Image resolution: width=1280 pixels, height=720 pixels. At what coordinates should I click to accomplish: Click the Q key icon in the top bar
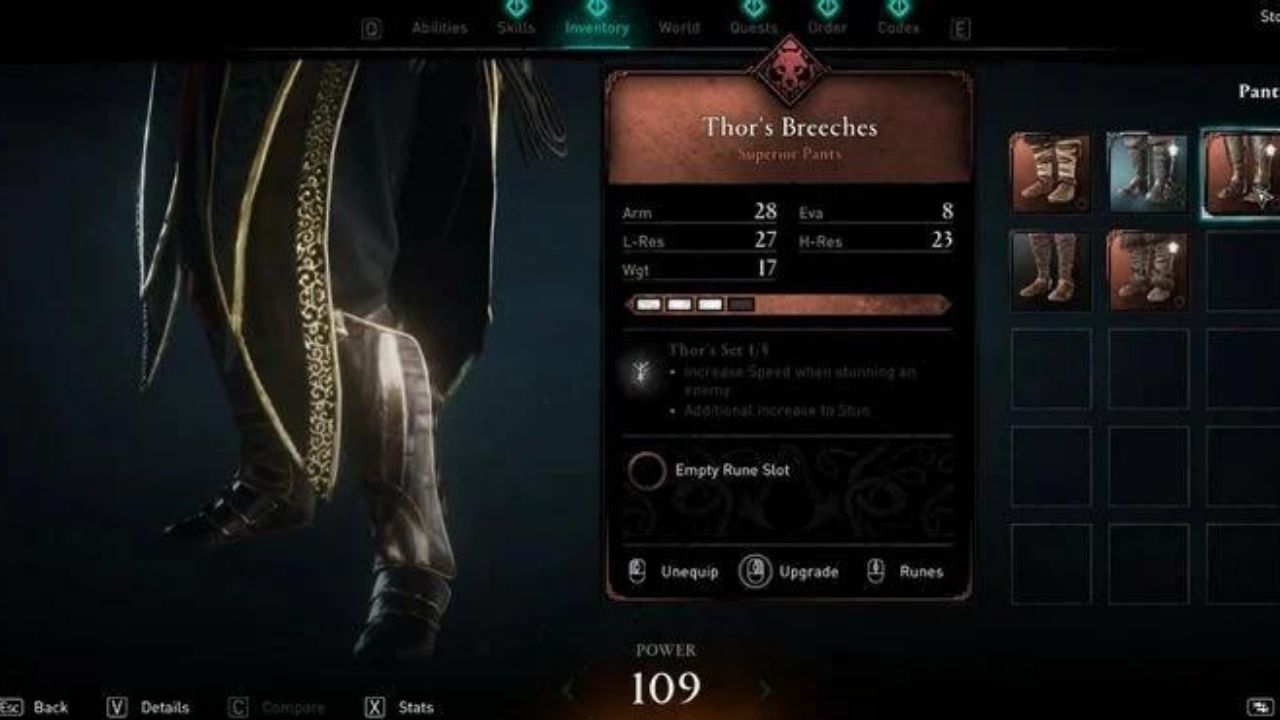click(x=370, y=27)
